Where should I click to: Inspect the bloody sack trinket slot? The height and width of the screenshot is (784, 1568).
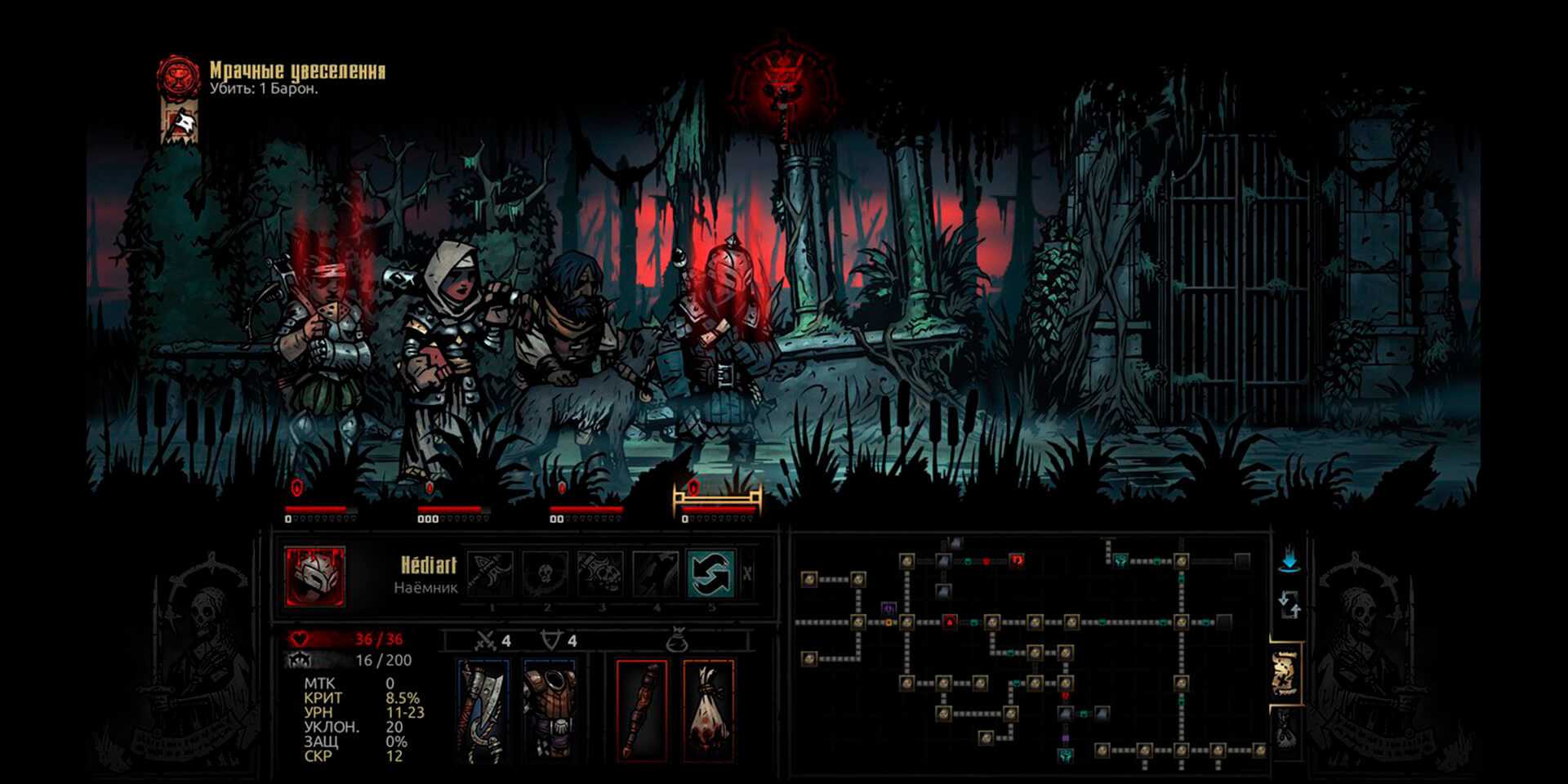[x=707, y=711]
